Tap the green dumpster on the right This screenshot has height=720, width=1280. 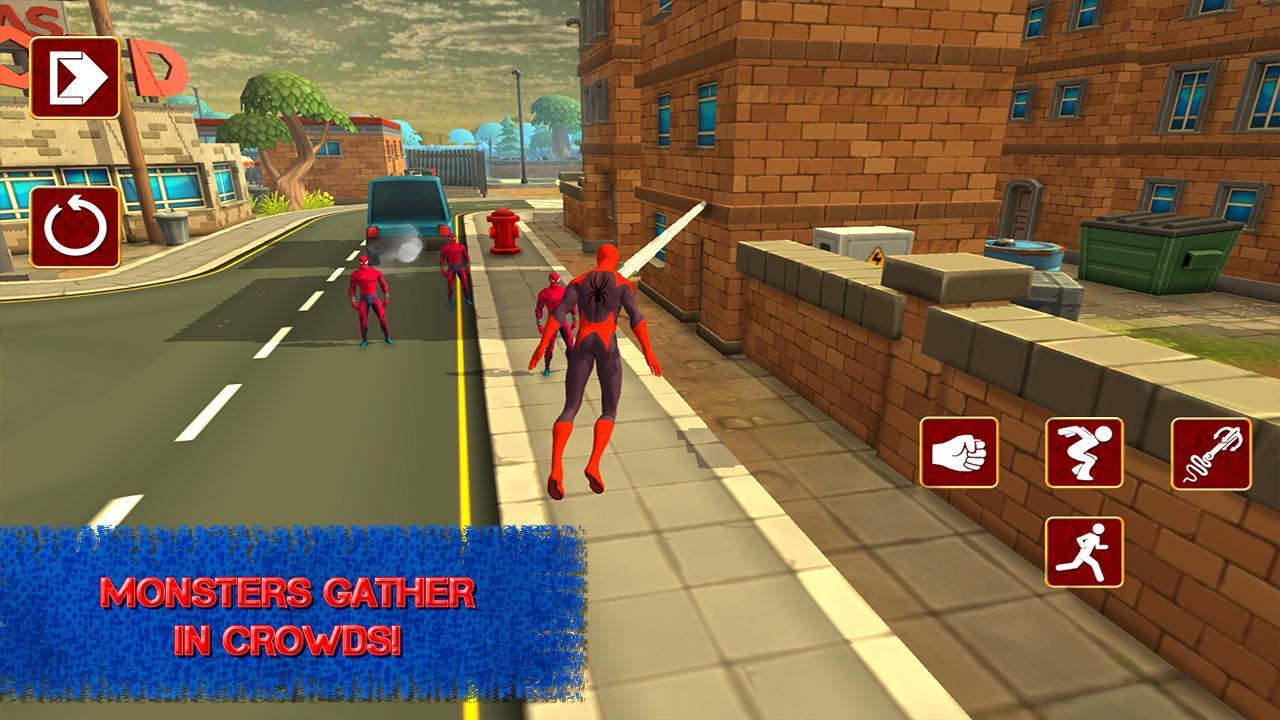coord(1160,255)
